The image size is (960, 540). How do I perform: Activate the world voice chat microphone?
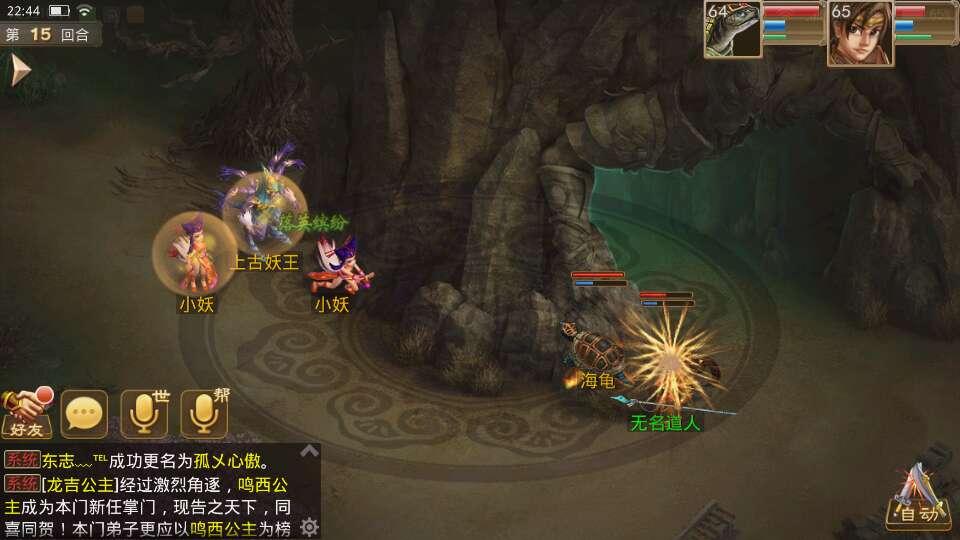click(x=144, y=413)
